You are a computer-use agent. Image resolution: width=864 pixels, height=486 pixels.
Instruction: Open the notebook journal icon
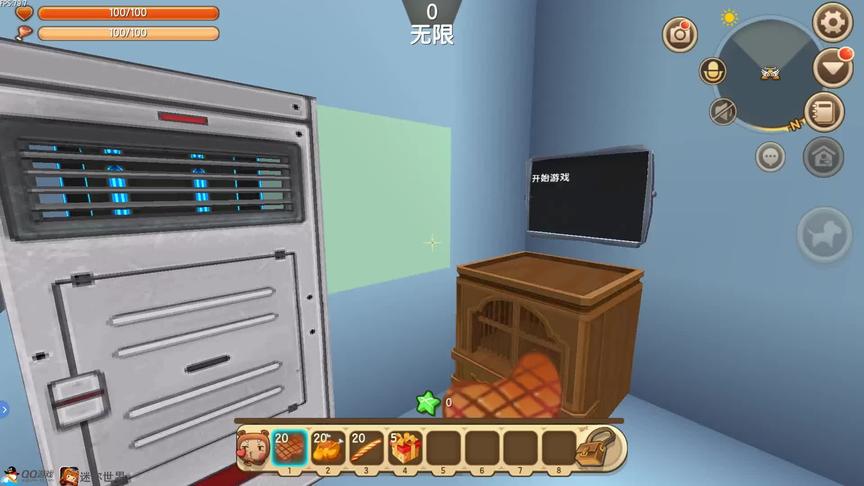pyautogui.click(x=824, y=111)
